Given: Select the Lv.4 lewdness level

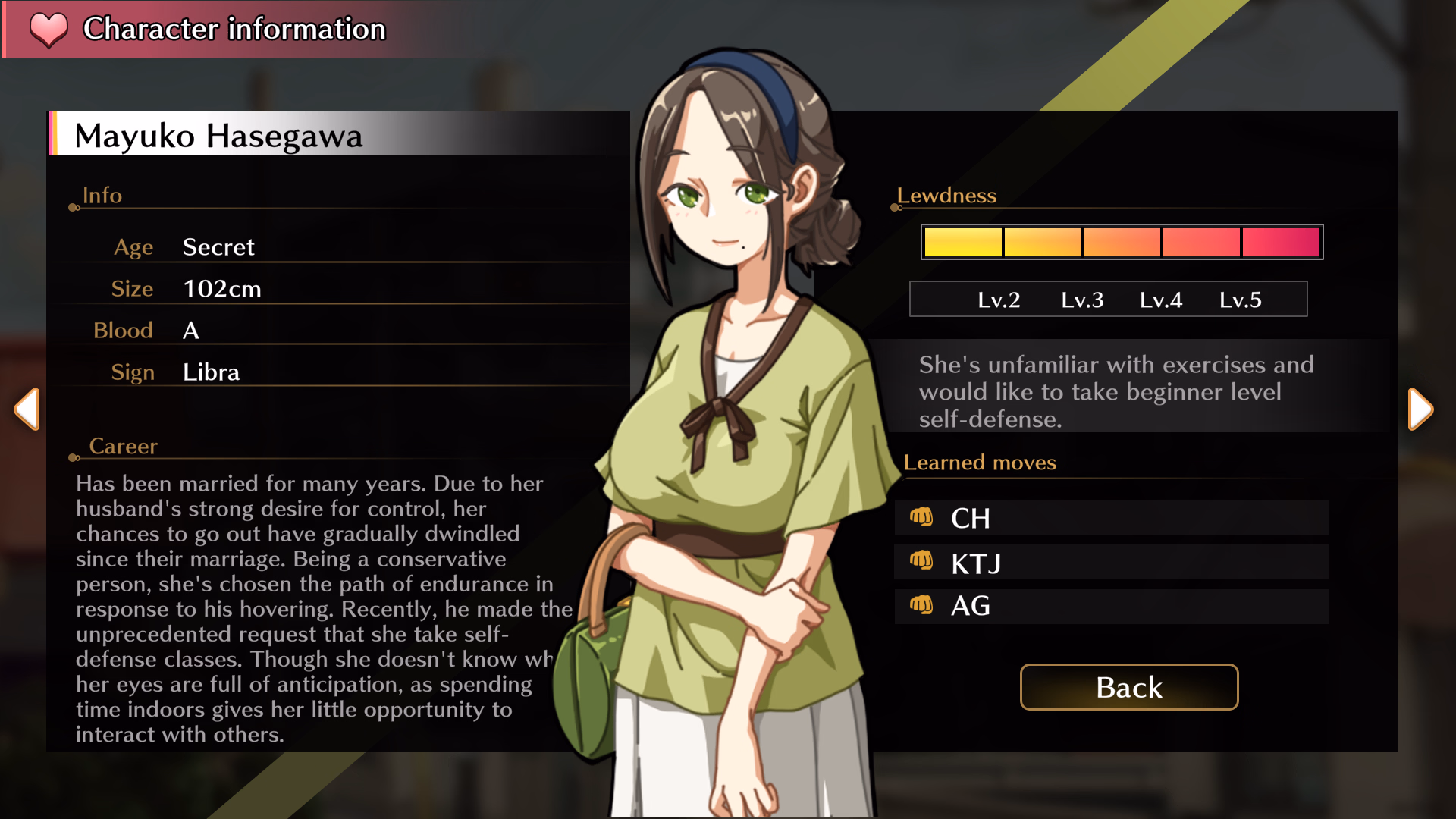Looking at the screenshot, I should (x=1161, y=300).
